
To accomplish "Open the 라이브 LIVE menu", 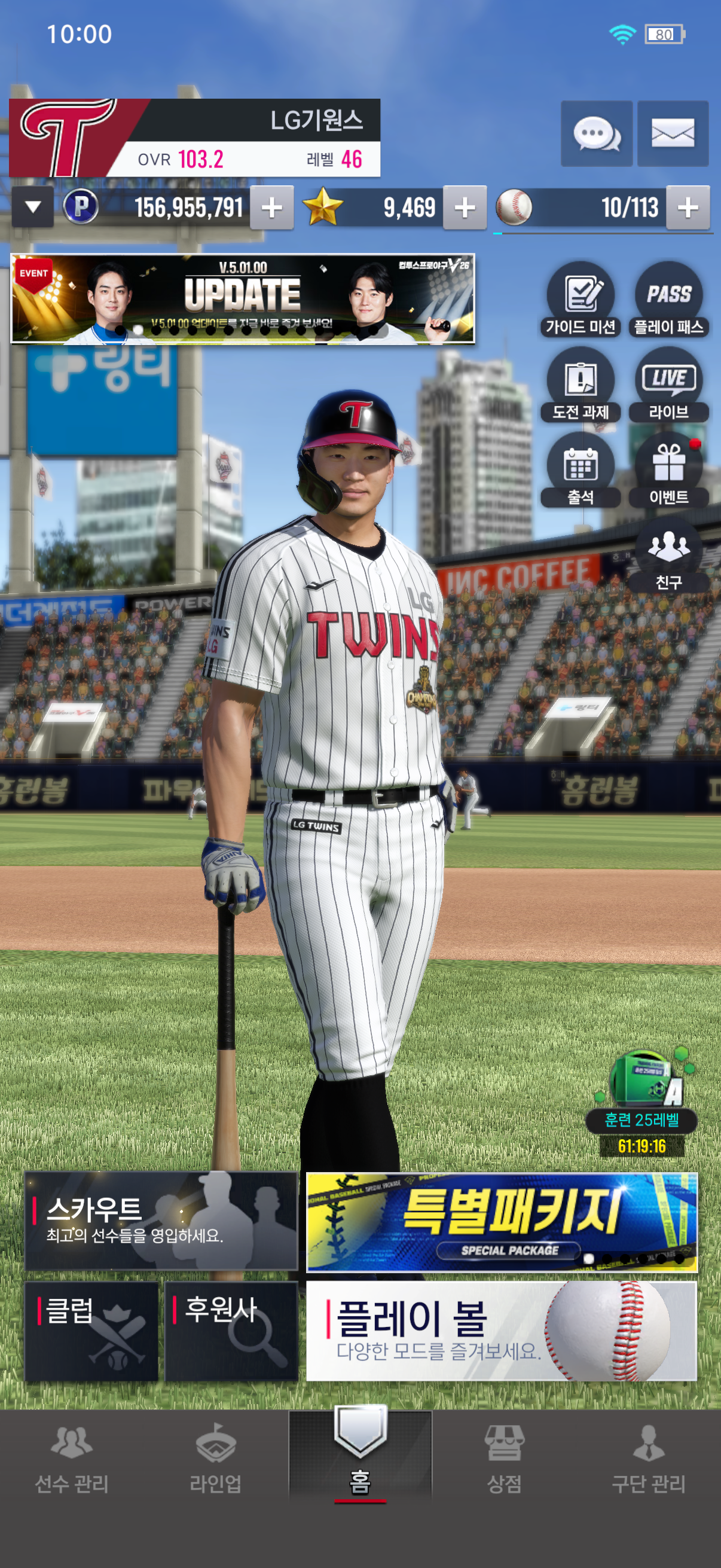I will click(668, 385).
